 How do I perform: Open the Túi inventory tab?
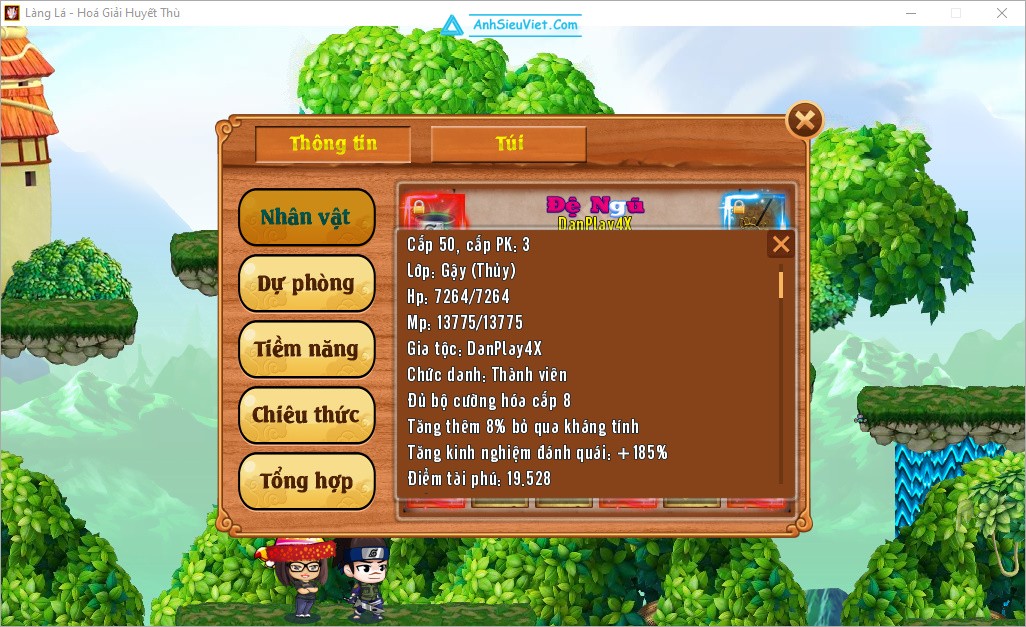[508, 144]
